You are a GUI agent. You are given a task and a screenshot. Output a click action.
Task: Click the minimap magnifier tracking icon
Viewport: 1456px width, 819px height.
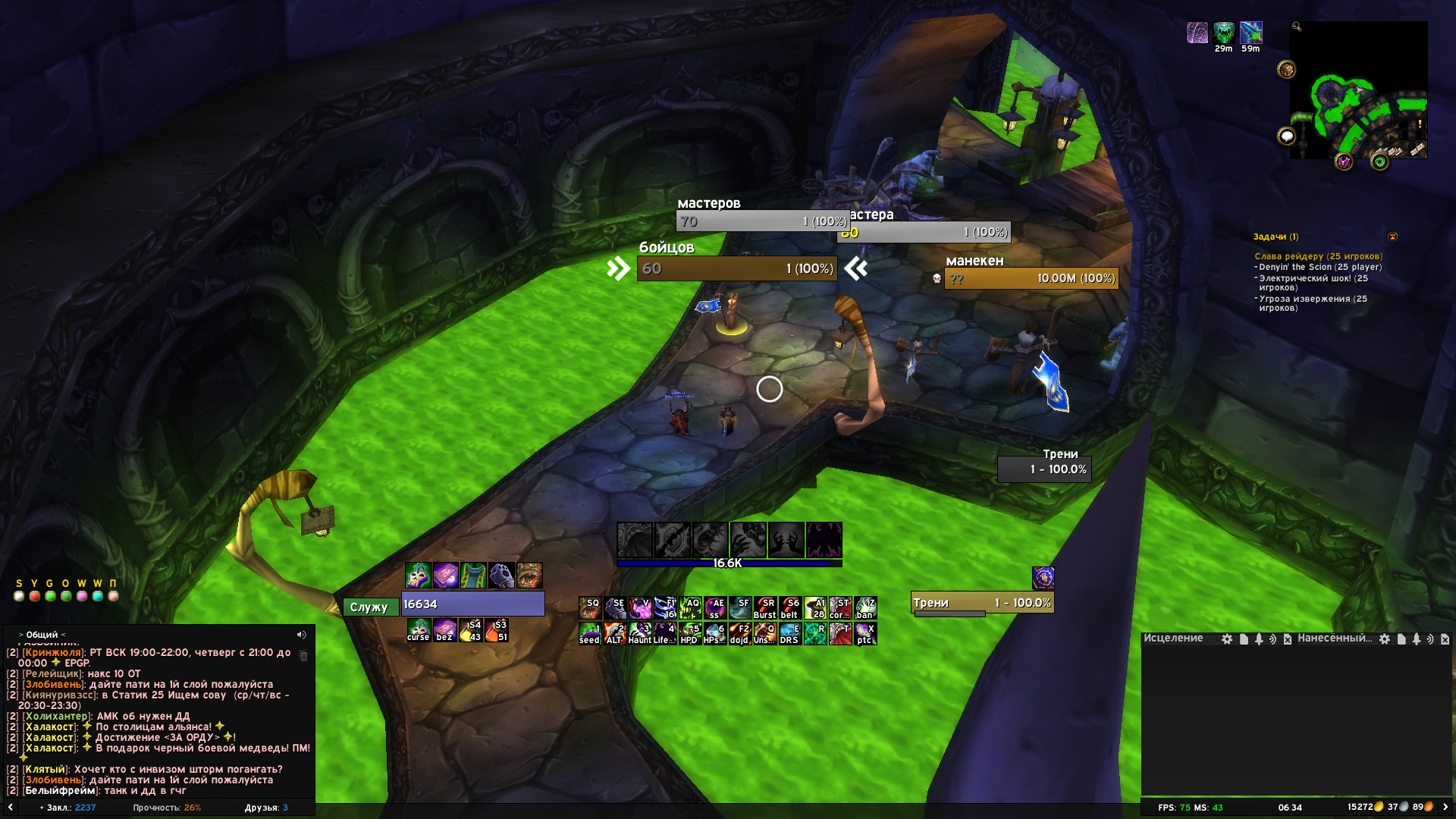pyautogui.click(x=1297, y=27)
